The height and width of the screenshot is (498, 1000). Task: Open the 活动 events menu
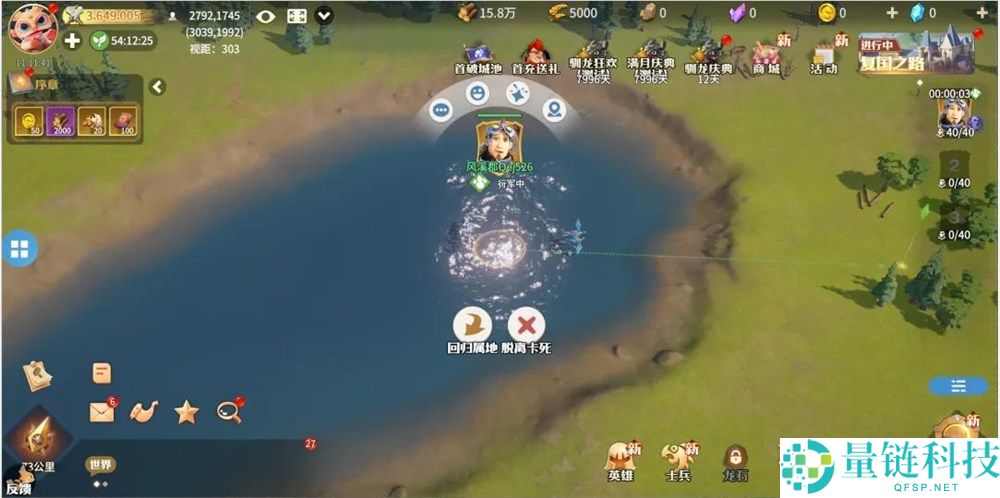[824, 56]
